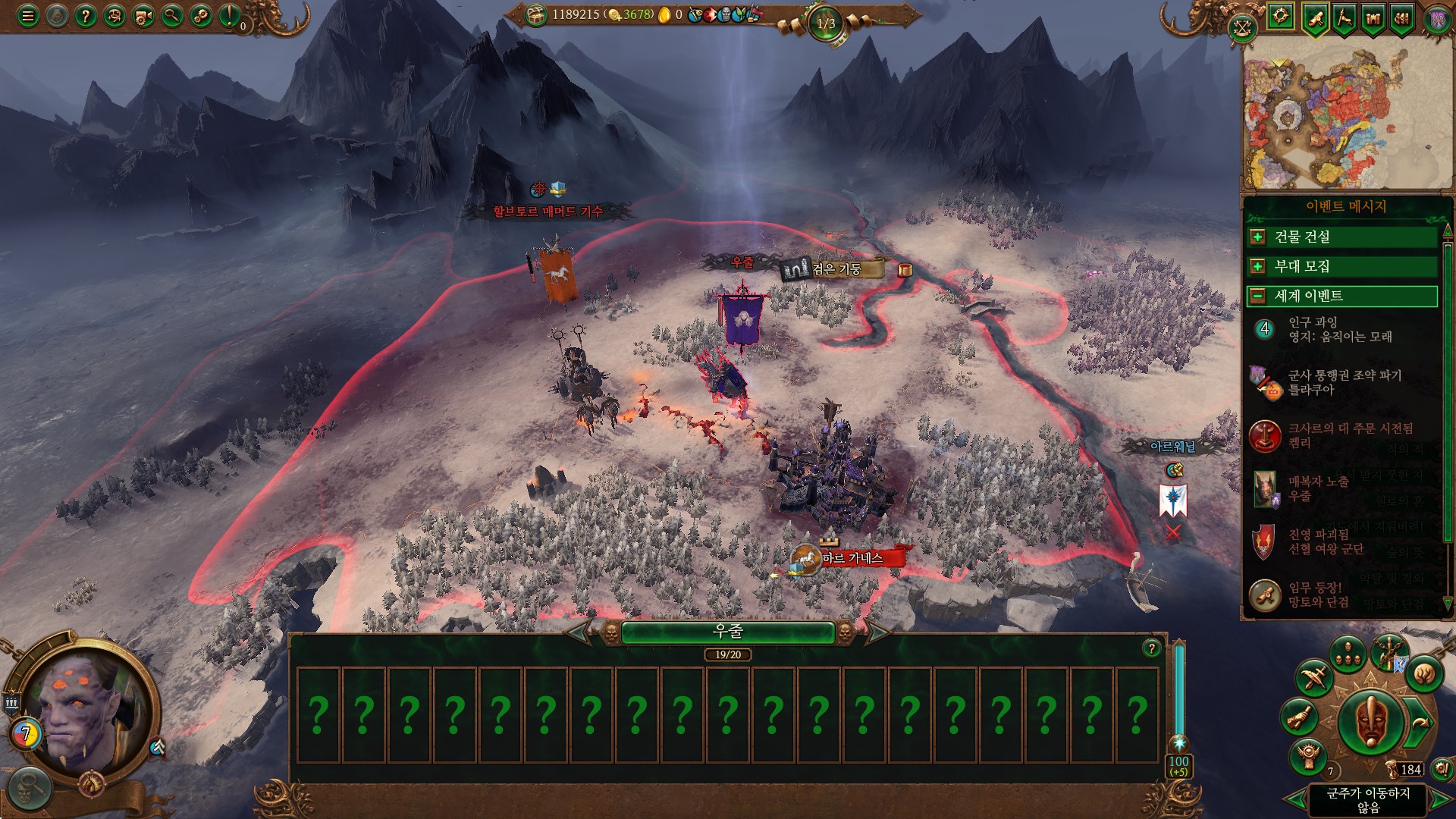Open the camera settings button
The height and width of the screenshot is (819, 1456).
click(143, 16)
